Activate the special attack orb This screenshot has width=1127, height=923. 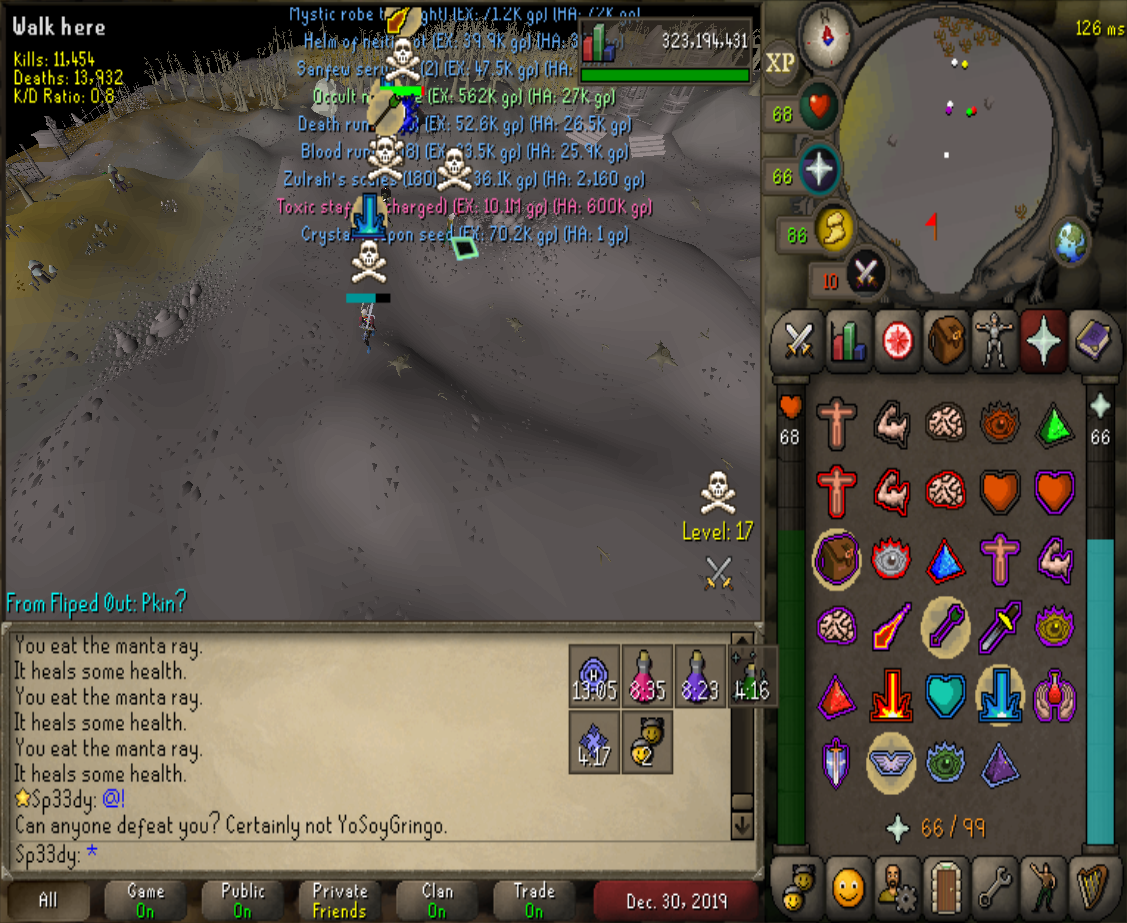pyautogui.click(x=866, y=274)
